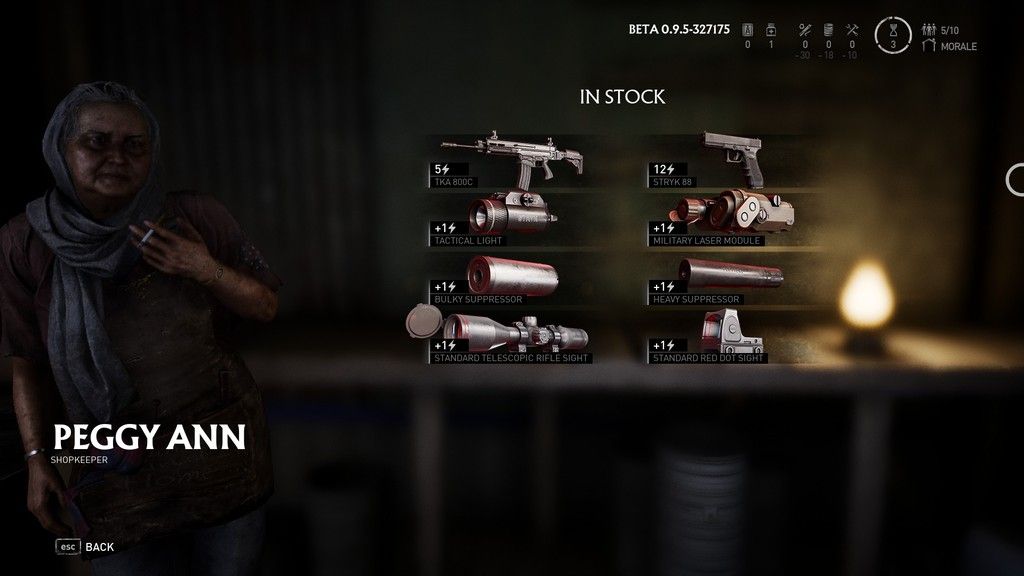Select the Heavy Suppressor item
The width and height of the screenshot is (1024, 576).
pos(735,278)
